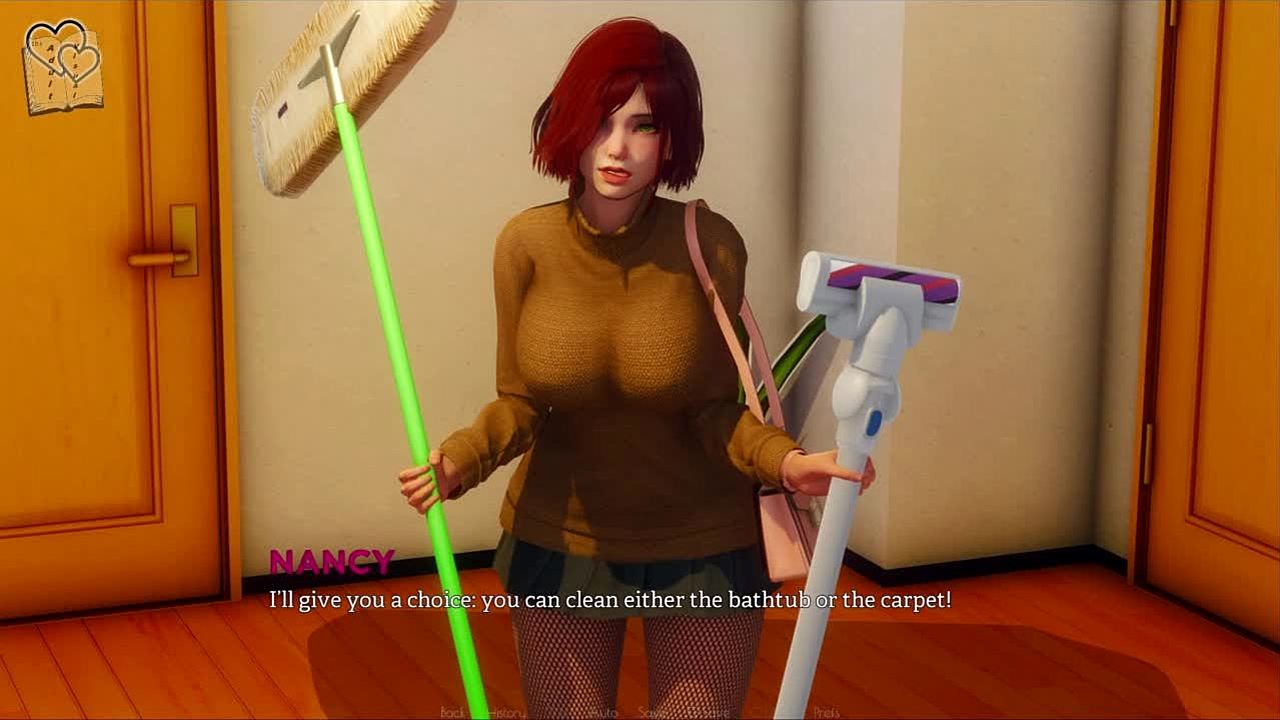Open the dialogue History log
This screenshot has height=720, width=1280.
[508, 713]
